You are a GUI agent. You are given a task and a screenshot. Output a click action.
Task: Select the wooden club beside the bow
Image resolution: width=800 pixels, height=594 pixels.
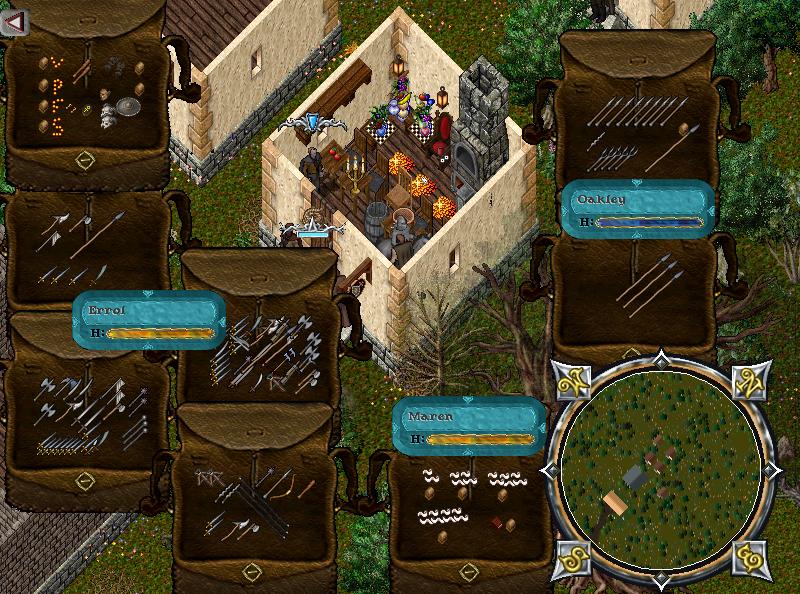(x=306, y=487)
